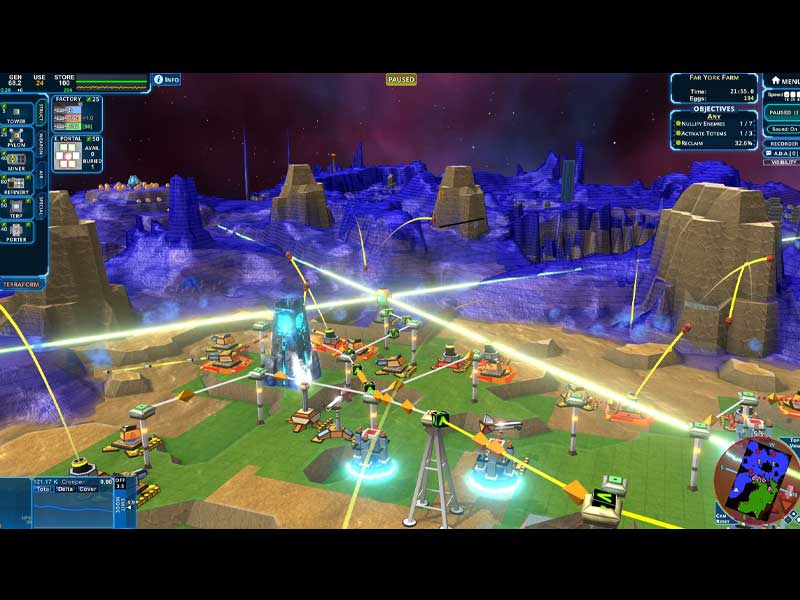Image resolution: width=800 pixels, height=600 pixels.
Task: Open the game Menu
Action: pos(784,80)
